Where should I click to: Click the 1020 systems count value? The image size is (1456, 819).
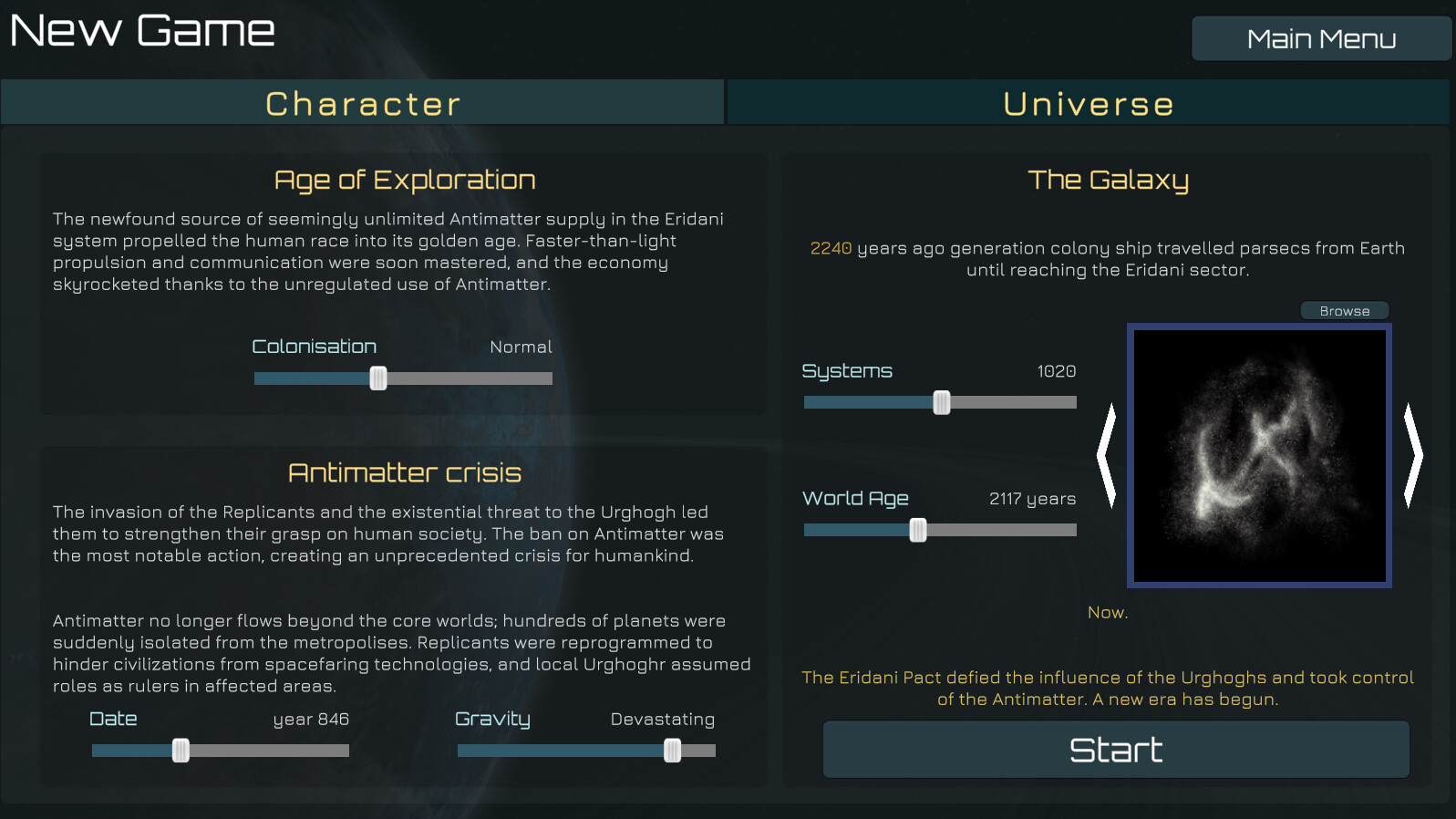click(1057, 371)
